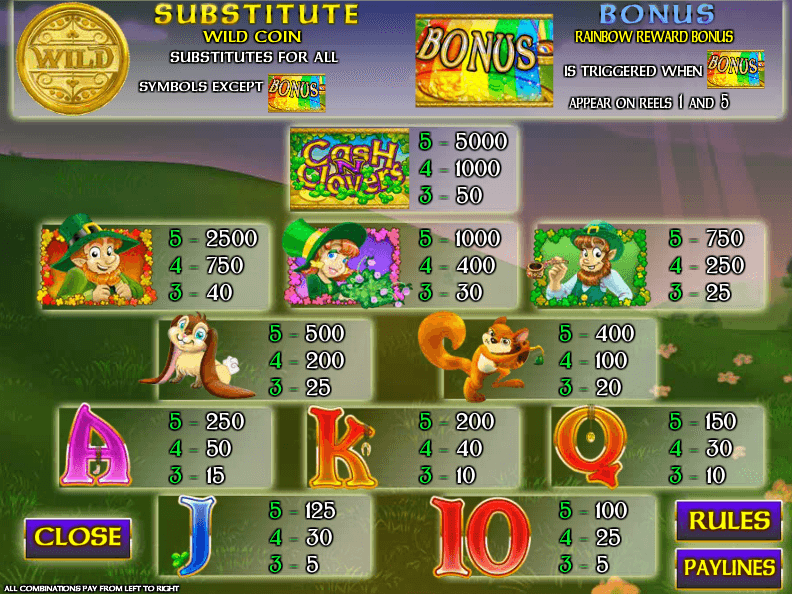The image size is (792, 594).
Task: Close the paytable screen
Action: click(x=78, y=537)
